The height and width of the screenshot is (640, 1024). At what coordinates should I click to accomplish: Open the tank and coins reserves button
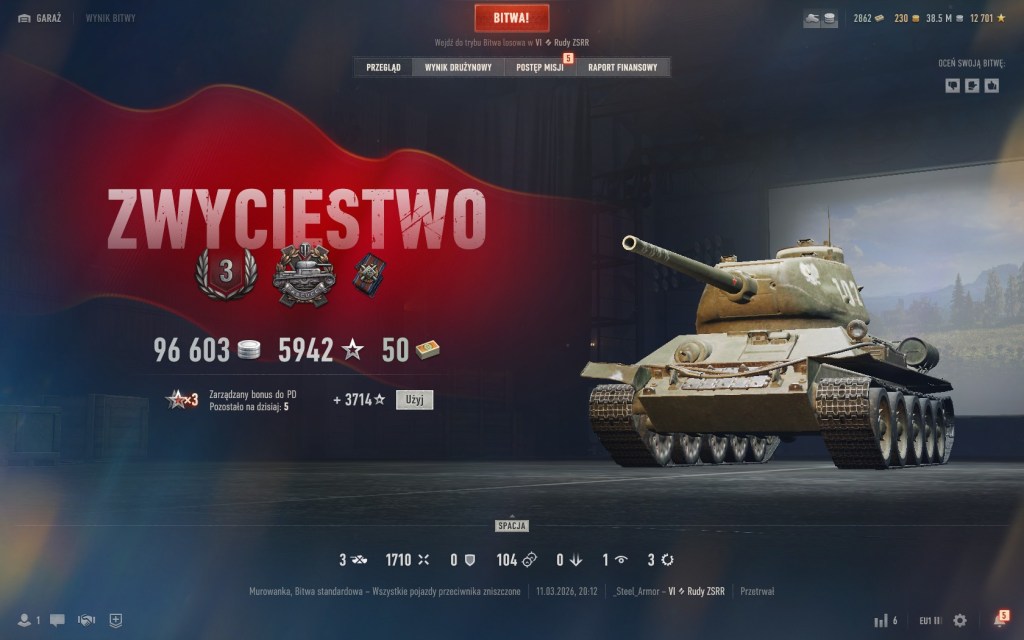[821, 19]
